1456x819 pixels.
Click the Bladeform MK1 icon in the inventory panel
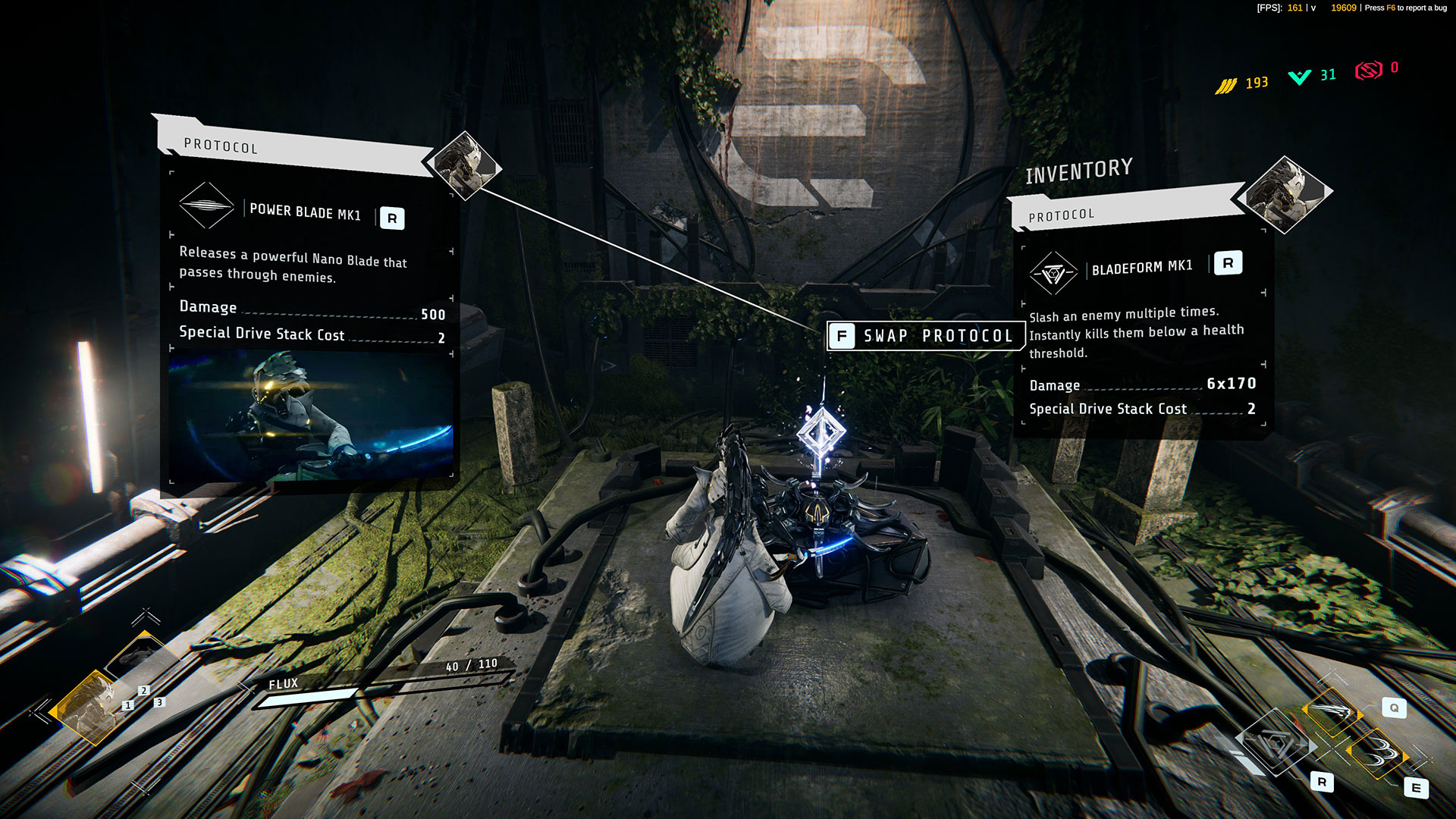1053,273
